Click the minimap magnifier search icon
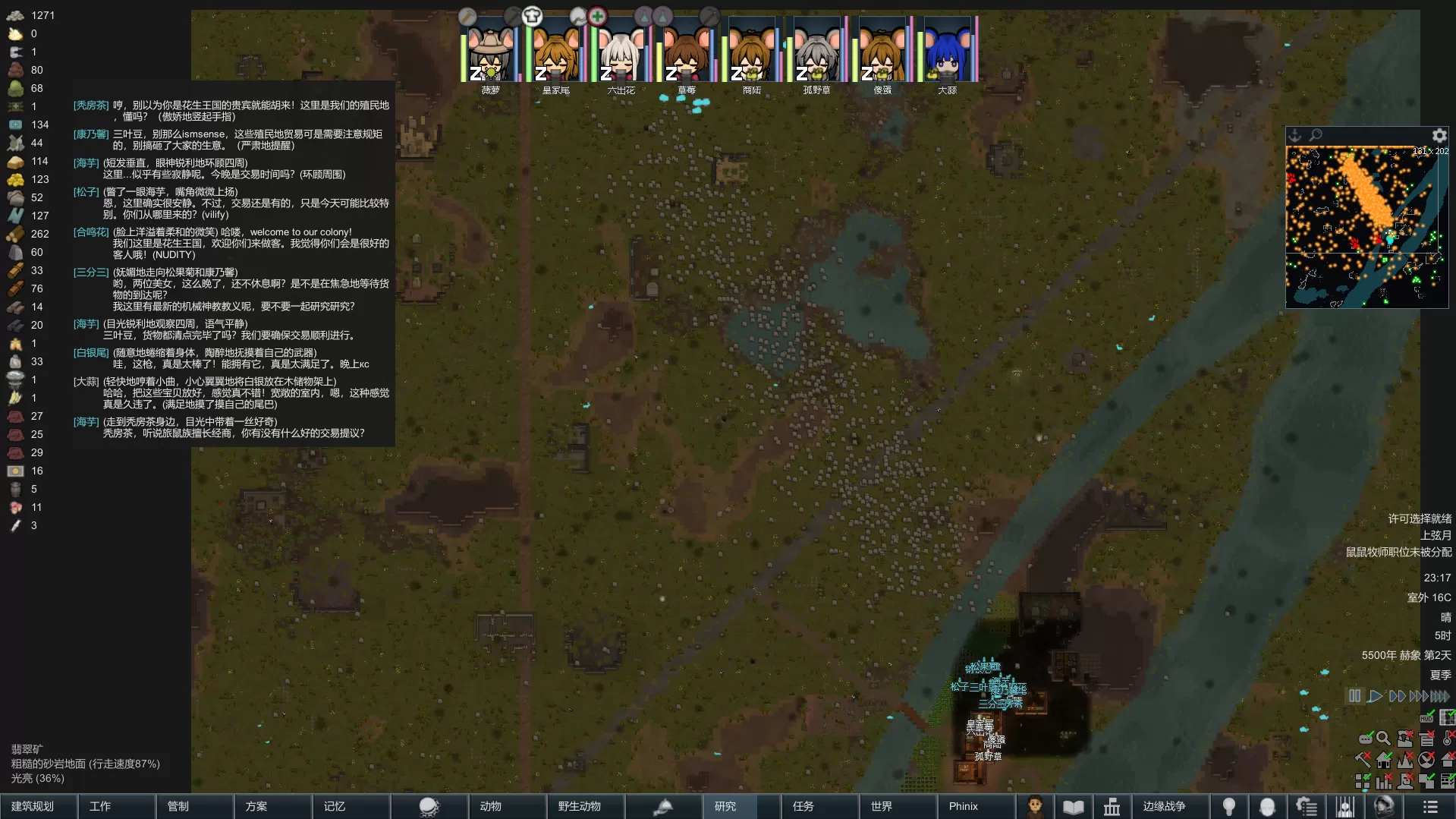The height and width of the screenshot is (819, 1456). click(1316, 135)
